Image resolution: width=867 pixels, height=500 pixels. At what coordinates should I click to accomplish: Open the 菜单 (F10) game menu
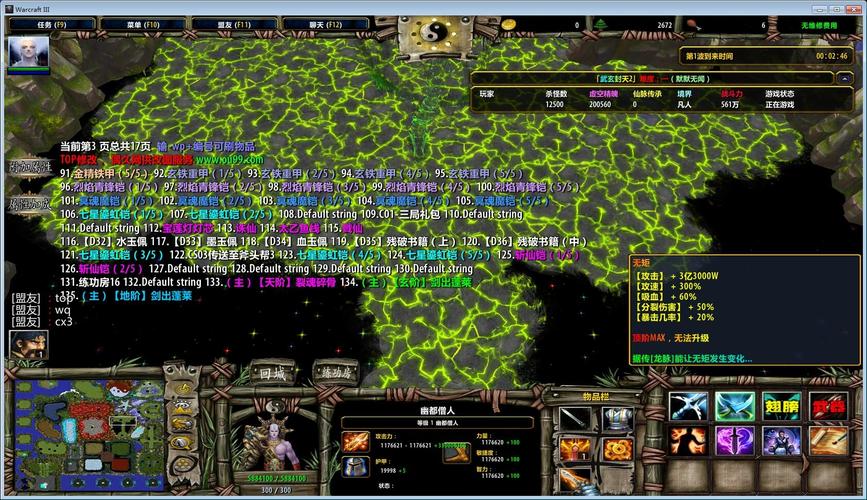(x=138, y=24)
